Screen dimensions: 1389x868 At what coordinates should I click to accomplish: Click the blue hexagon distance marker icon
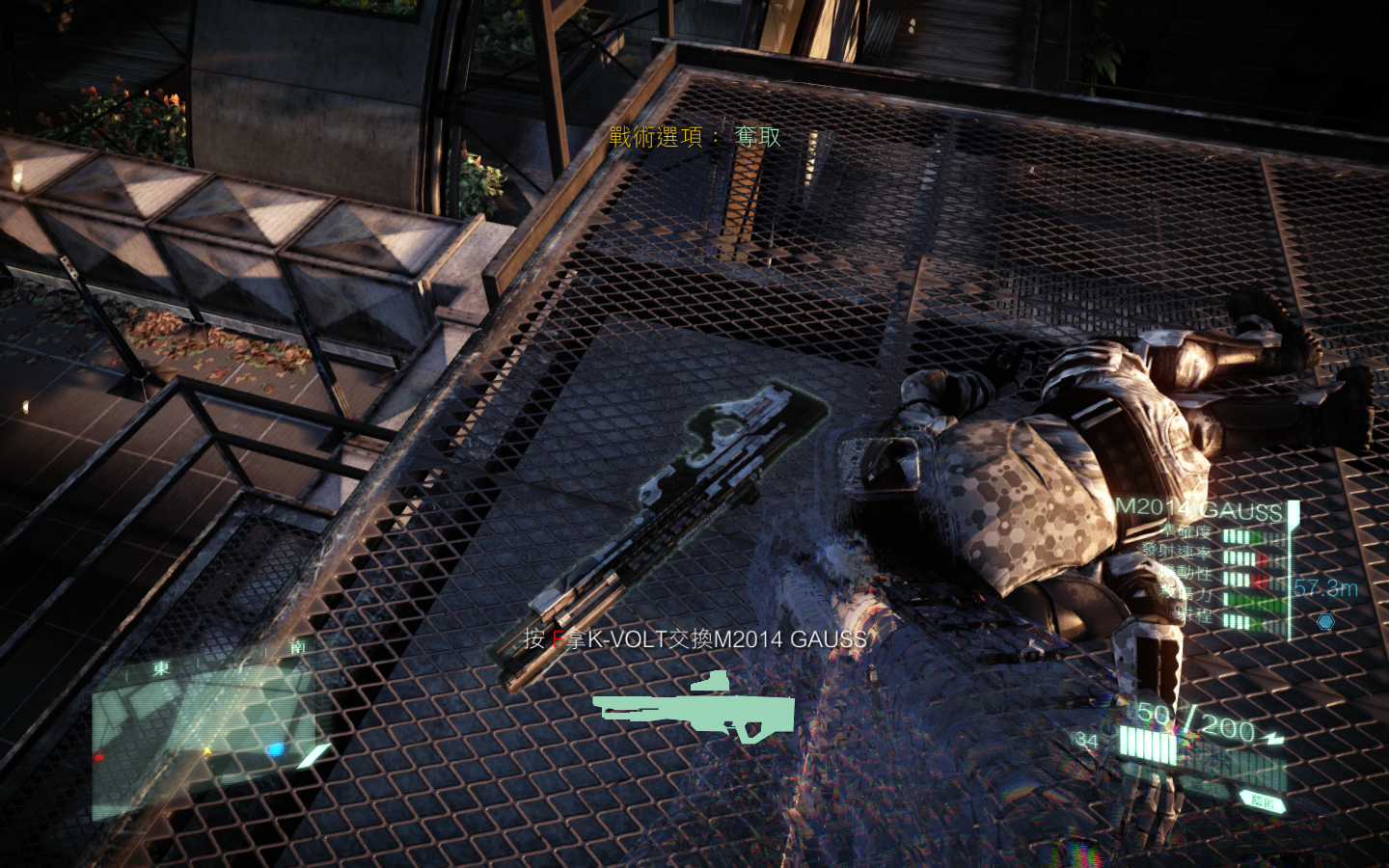click(x=1325, y=621)
